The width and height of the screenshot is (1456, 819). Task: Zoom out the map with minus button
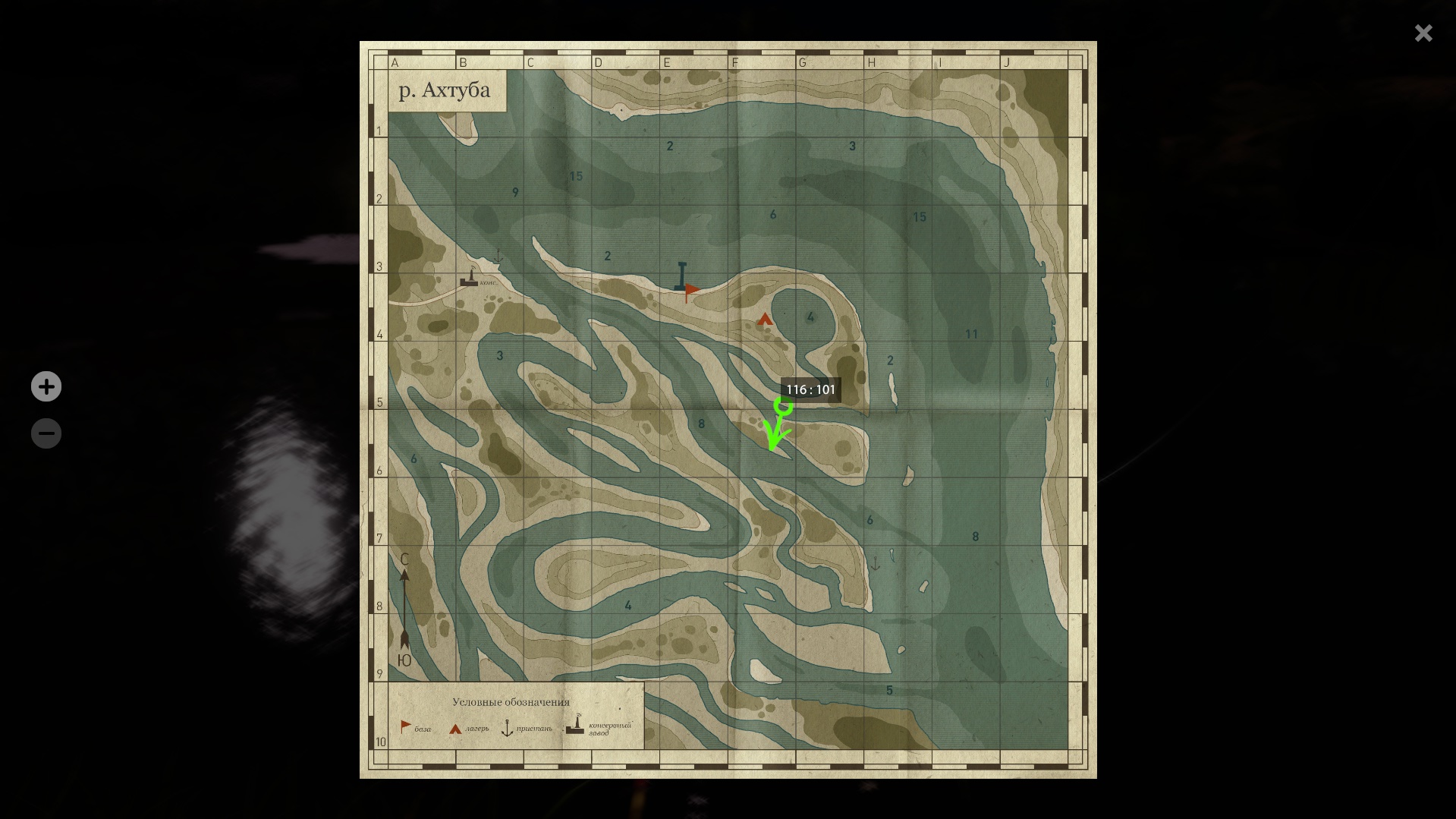[46, 433]
